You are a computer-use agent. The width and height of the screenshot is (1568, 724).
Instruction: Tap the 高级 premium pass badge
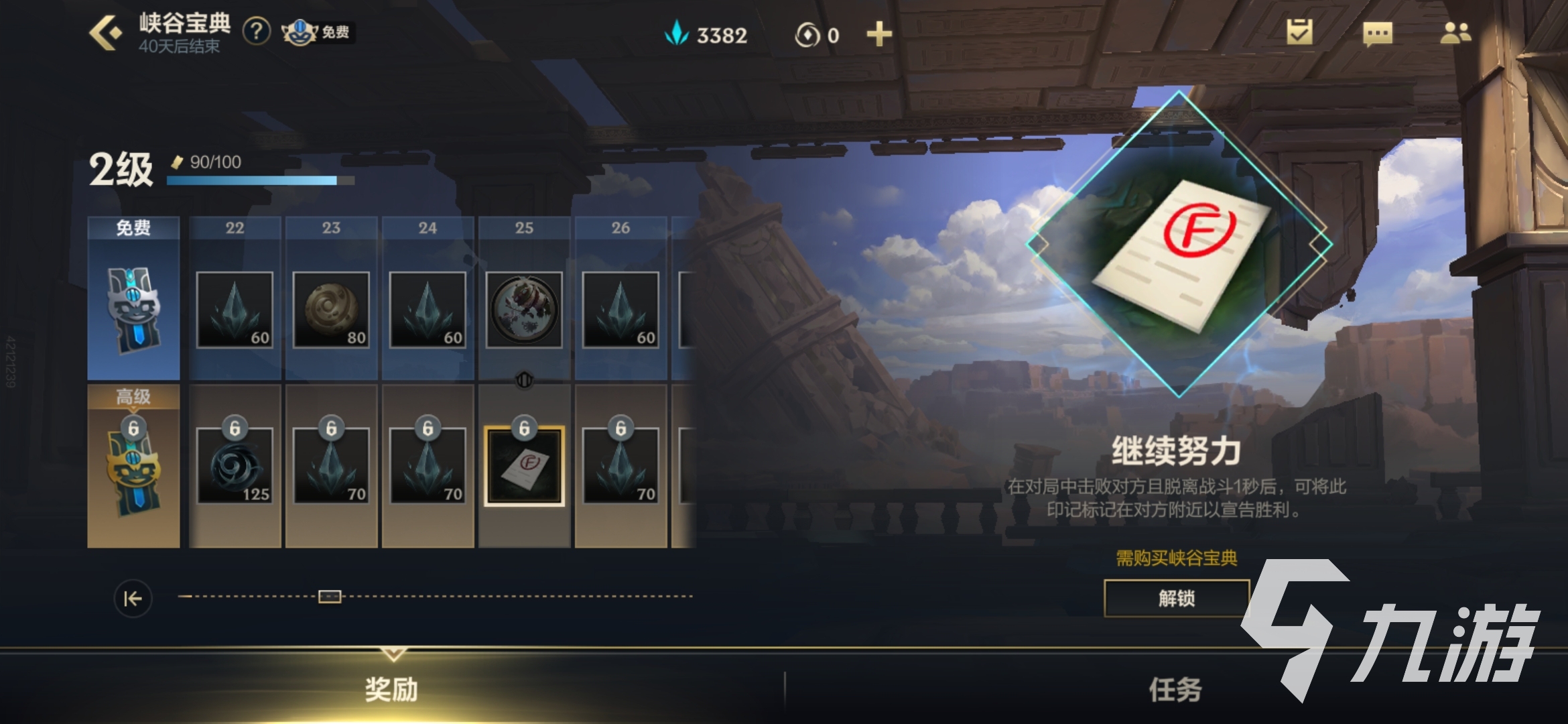(133, 466)
